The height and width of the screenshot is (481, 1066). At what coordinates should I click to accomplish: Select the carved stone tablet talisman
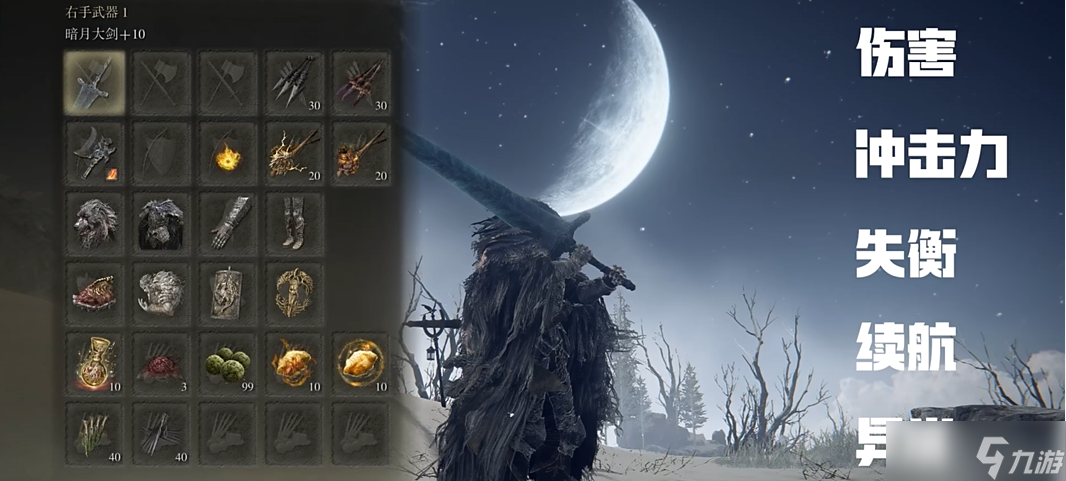[227, 292]
